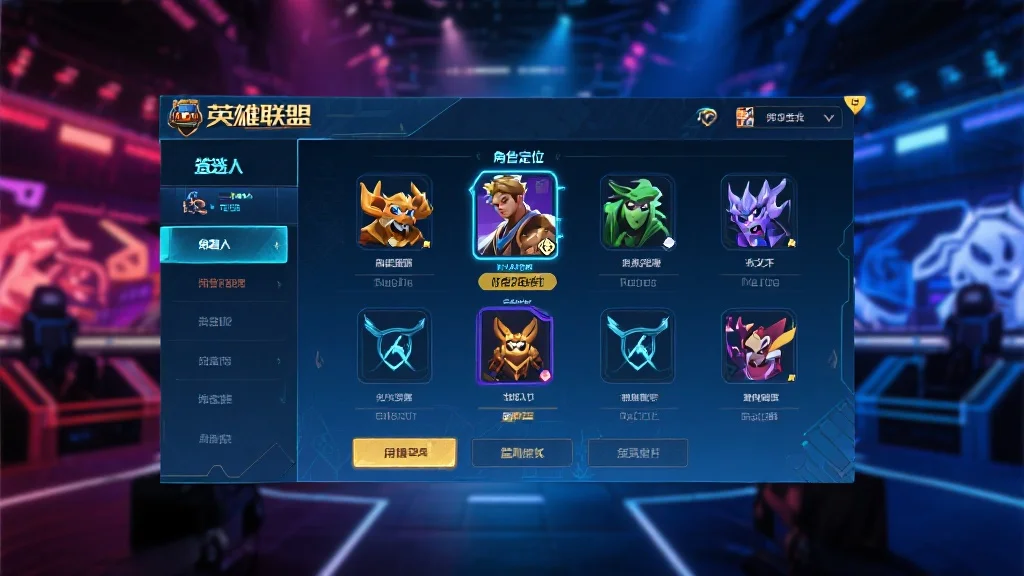
Task: Pick the red and magenta masked champion
Action: click(x=759, y=345)
